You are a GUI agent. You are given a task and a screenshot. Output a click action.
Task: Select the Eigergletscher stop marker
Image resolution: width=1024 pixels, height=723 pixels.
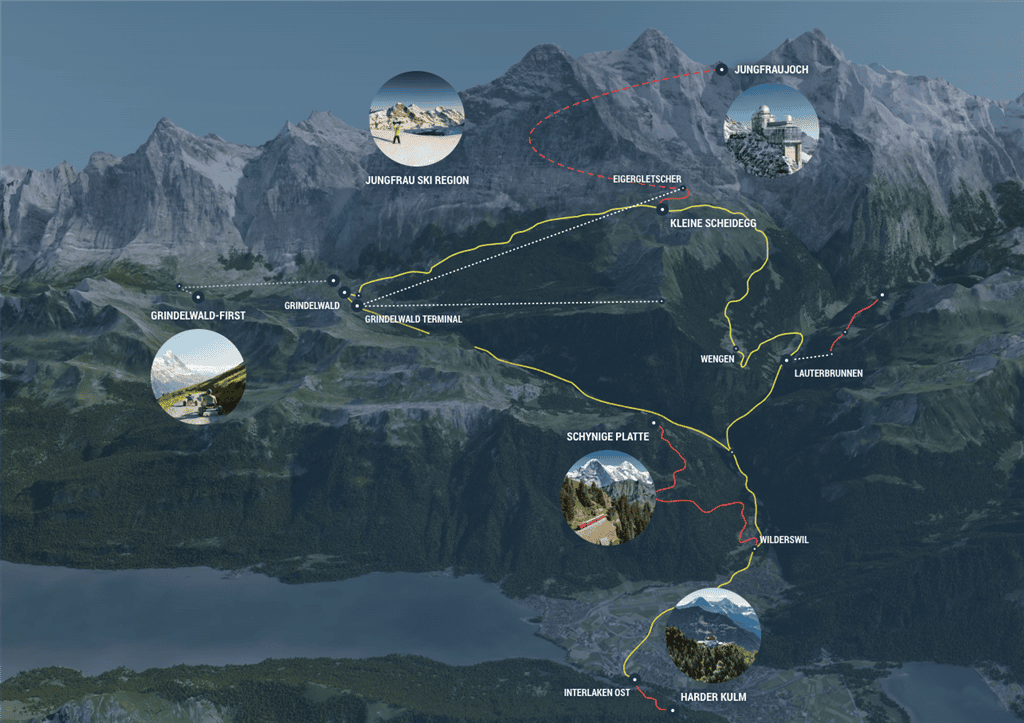[x=680, y=190]
